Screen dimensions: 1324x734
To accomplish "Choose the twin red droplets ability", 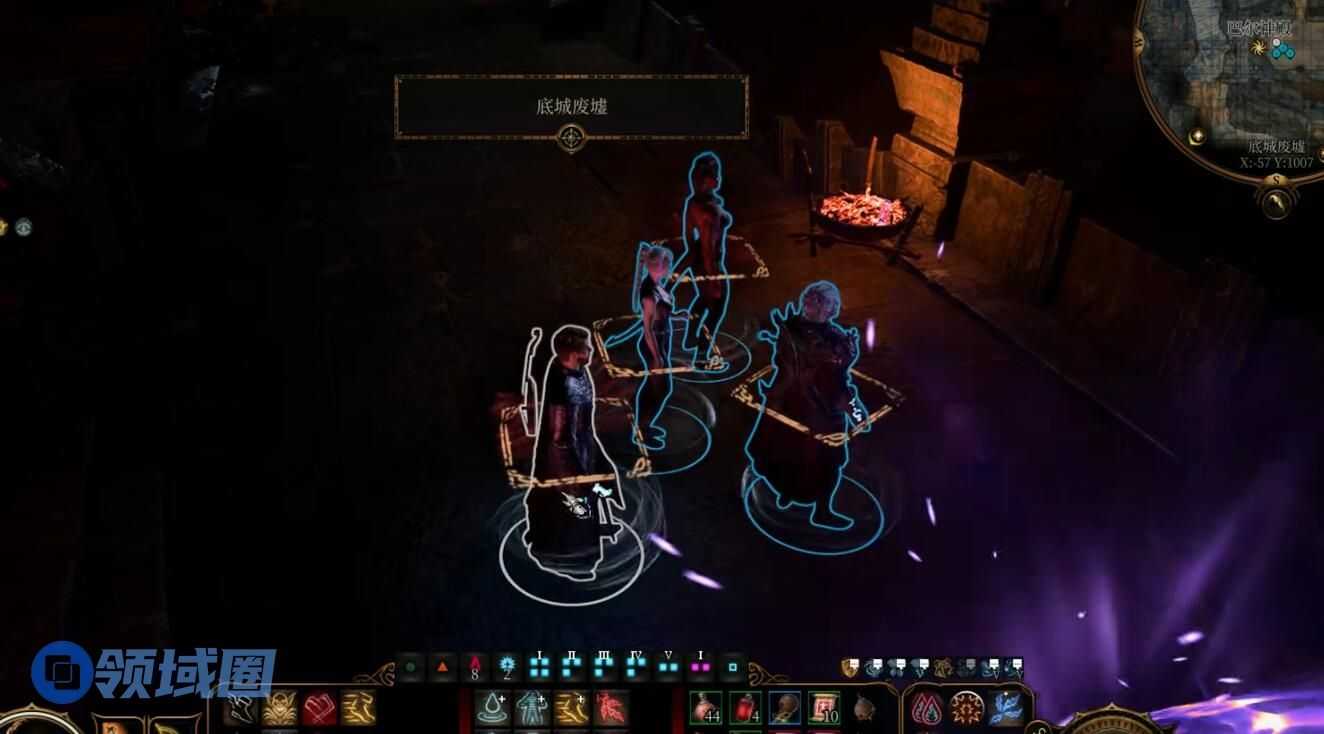I will [927, 708].
